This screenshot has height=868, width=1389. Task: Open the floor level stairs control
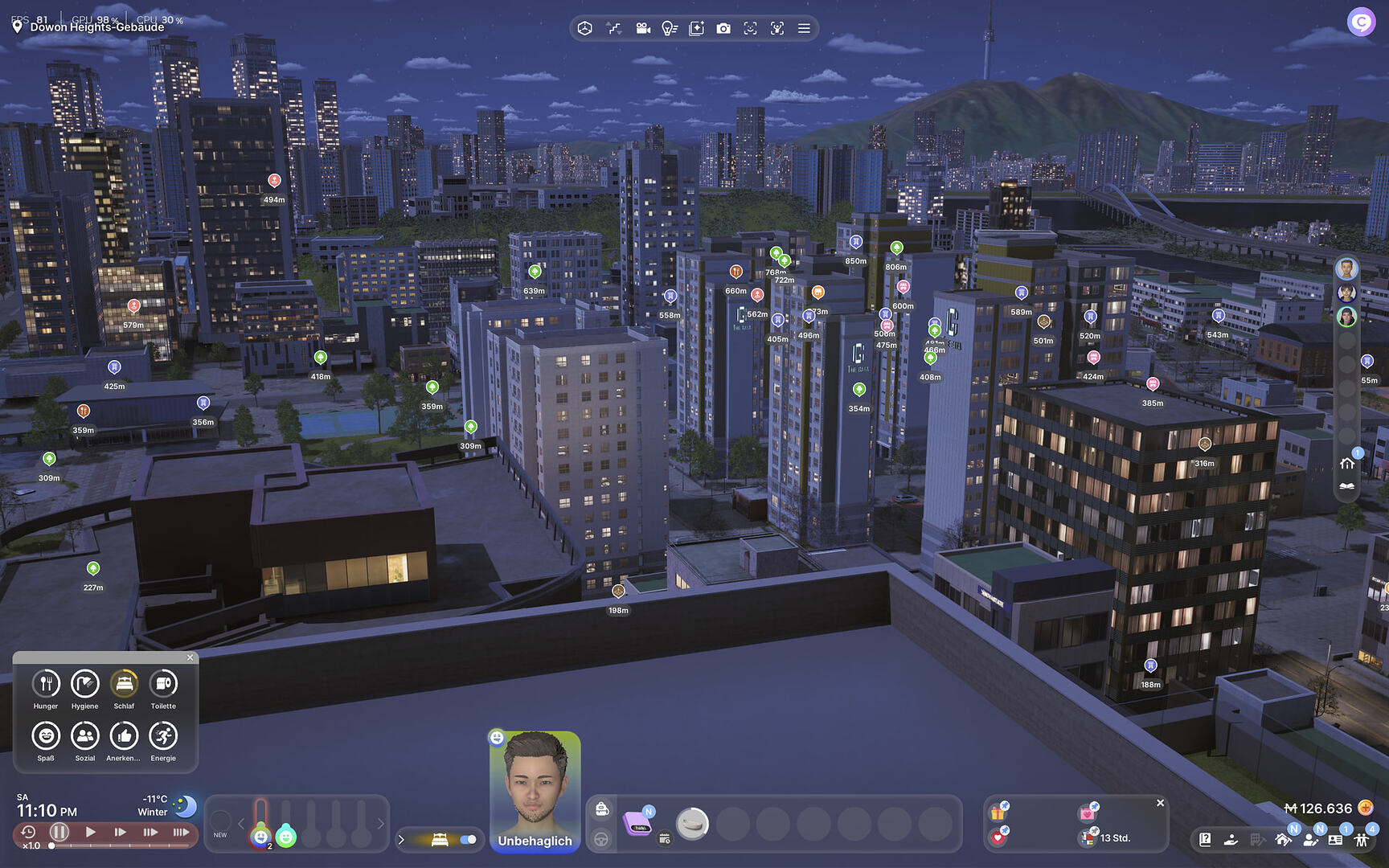[614, 29]
